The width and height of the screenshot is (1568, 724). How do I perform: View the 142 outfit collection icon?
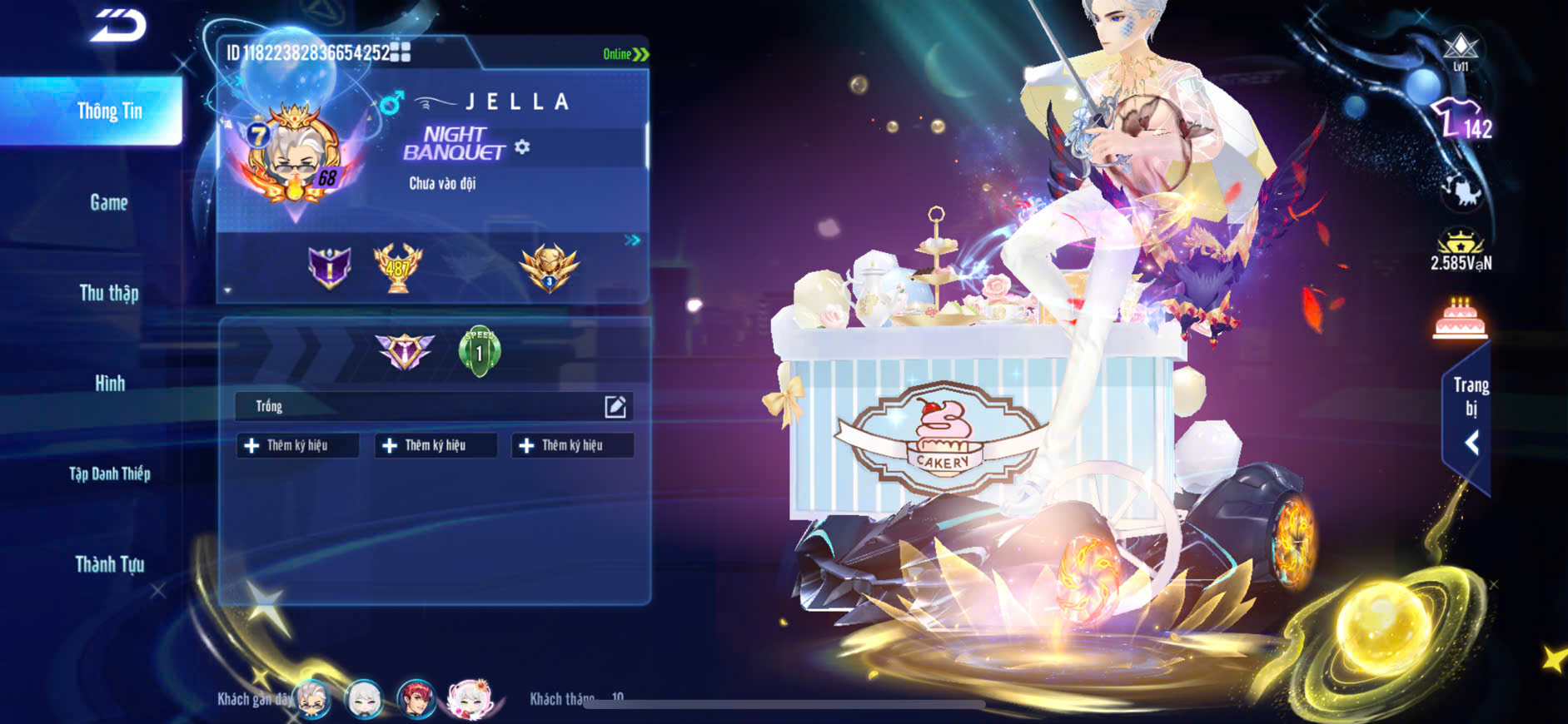point(1461,120)
